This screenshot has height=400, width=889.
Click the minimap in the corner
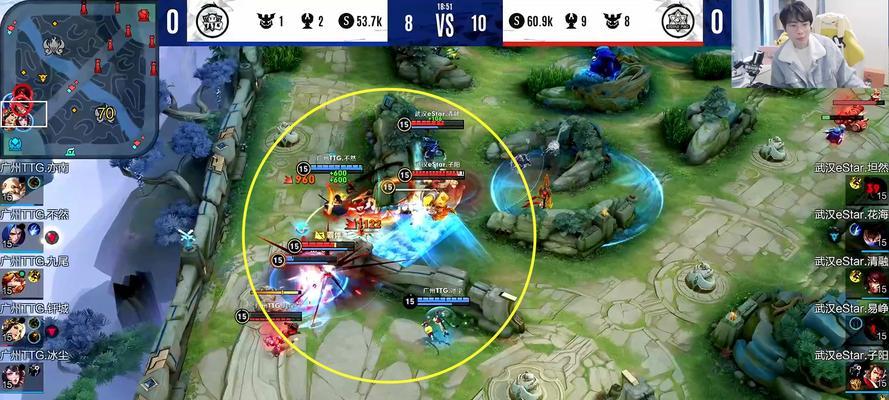coord(77,76)
